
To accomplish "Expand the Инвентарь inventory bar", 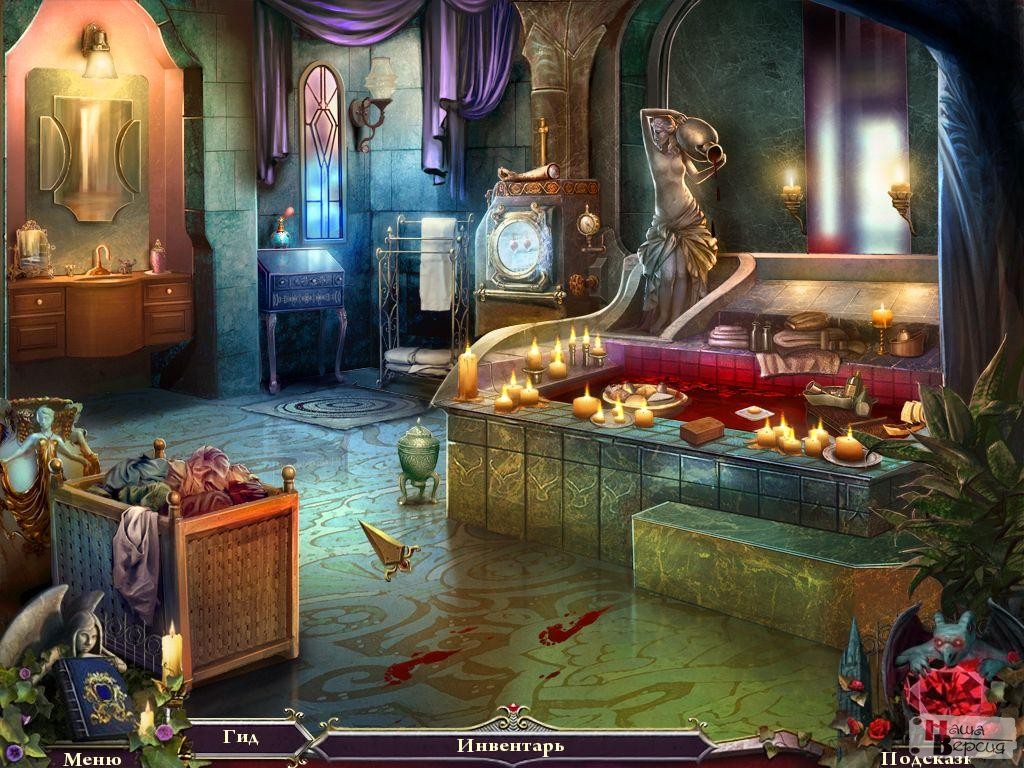I will point(510,745).
